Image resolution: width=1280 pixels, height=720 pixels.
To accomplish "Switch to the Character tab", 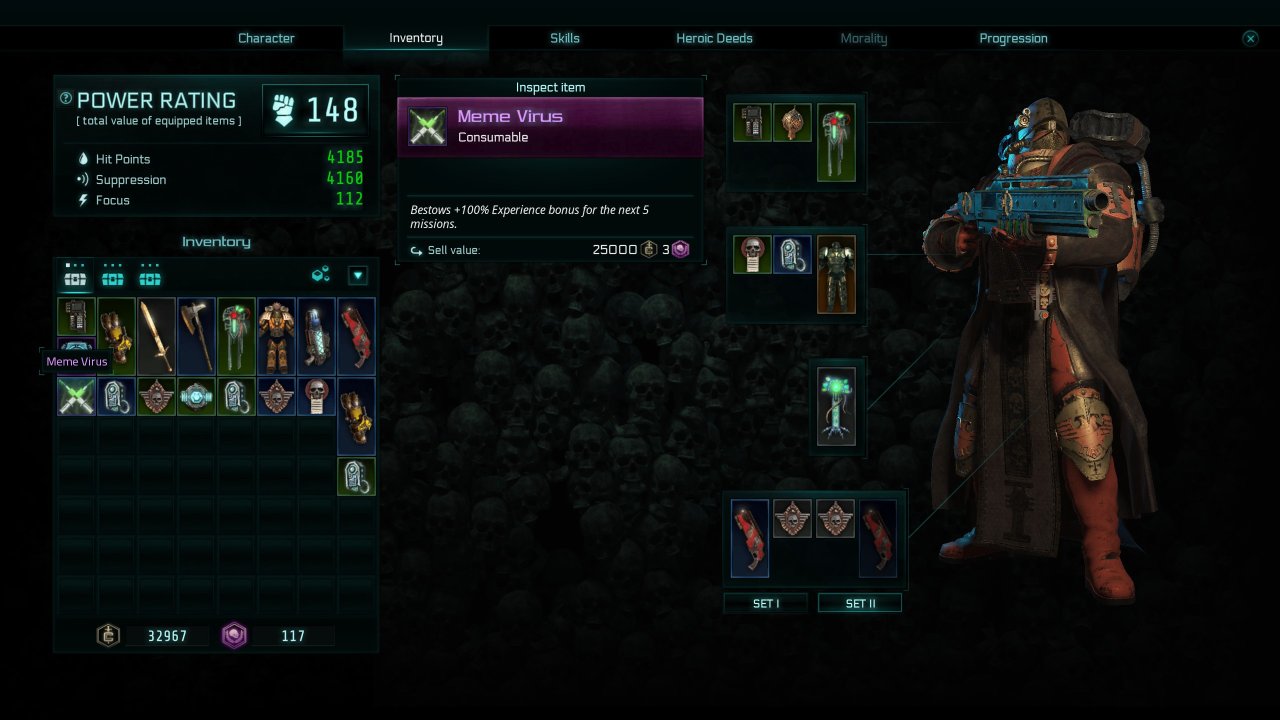I will (x=266, y=38).
